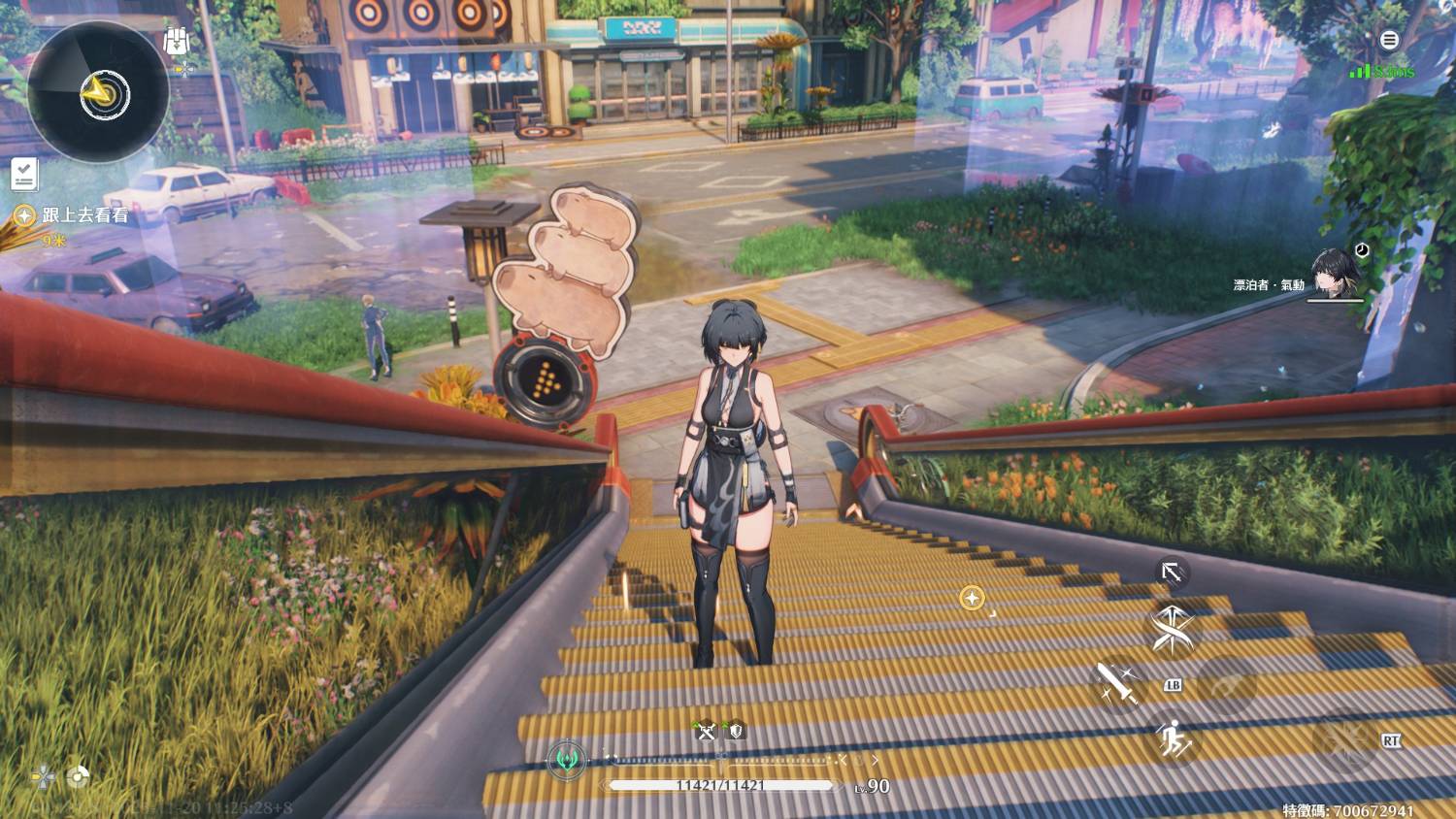Trigger the sparkling sword attack button
The image size is (1456, 819).
[x=1118, y=685]
